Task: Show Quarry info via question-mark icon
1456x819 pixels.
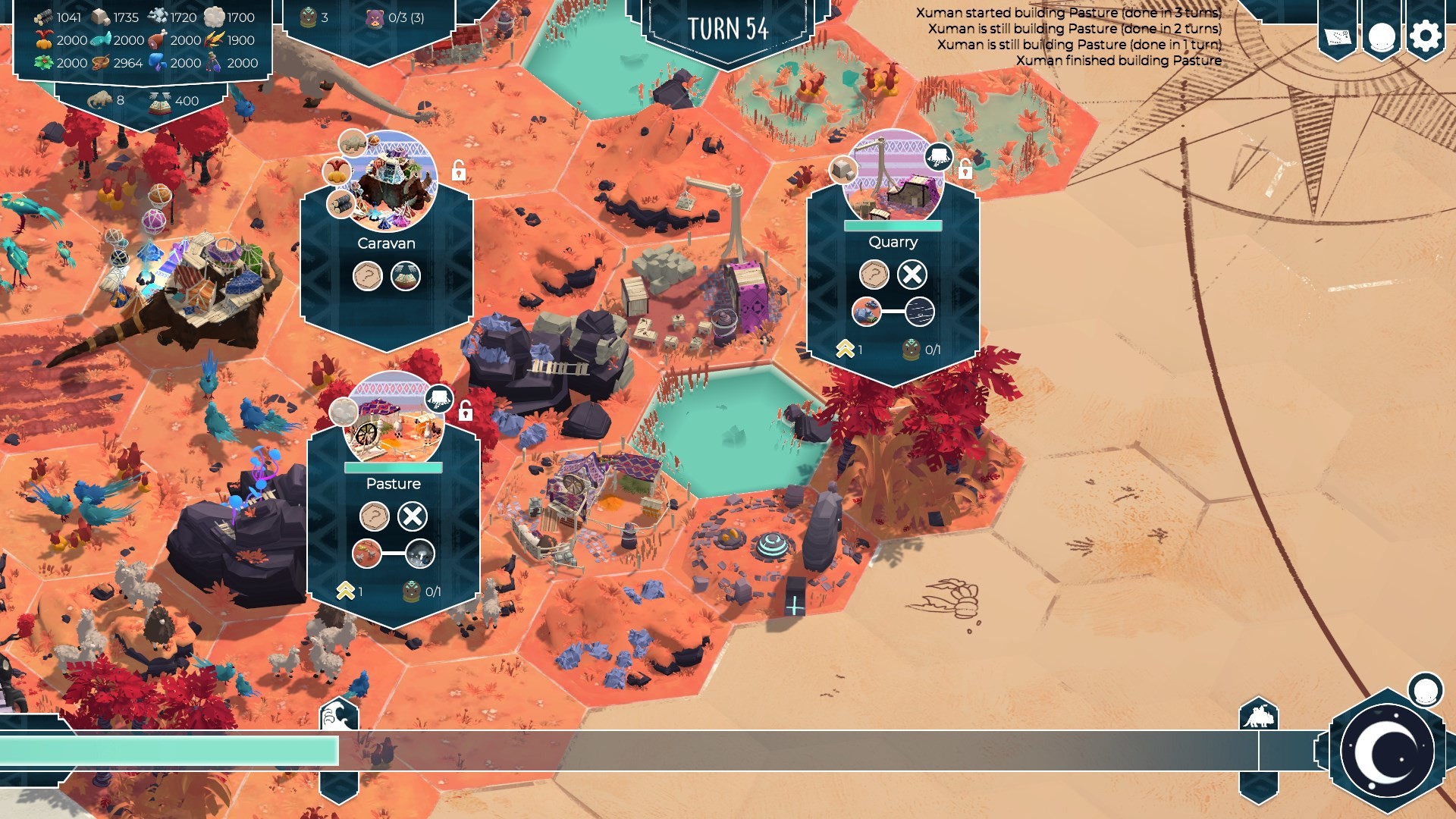Action: pos(874,275)
